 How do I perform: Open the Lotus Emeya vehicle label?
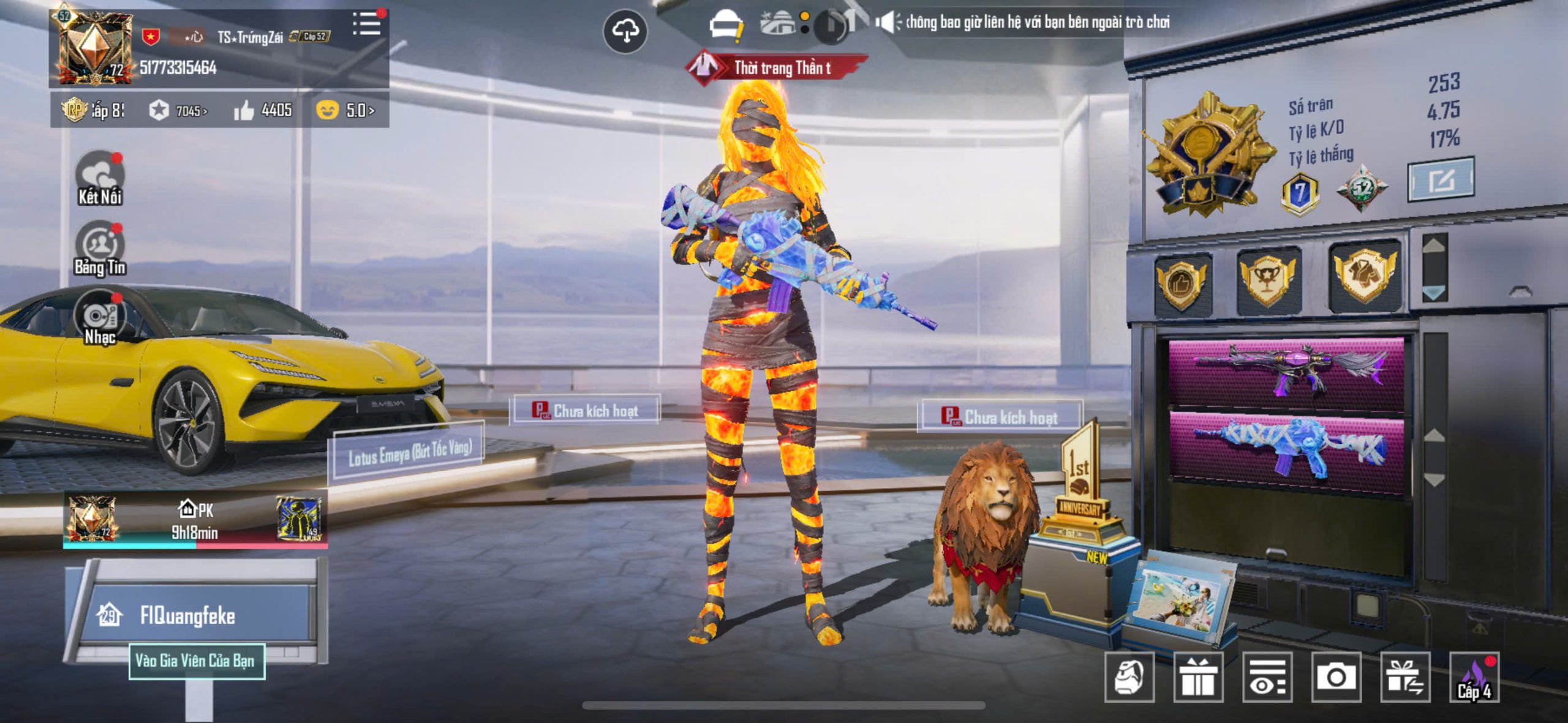click(409, 452)
